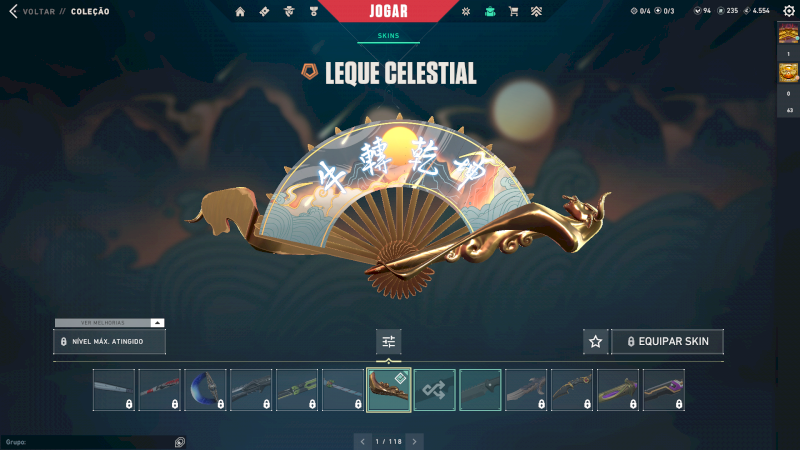Click the Equipar Skin button
800x450 pixels.
[x=667, y=342]
